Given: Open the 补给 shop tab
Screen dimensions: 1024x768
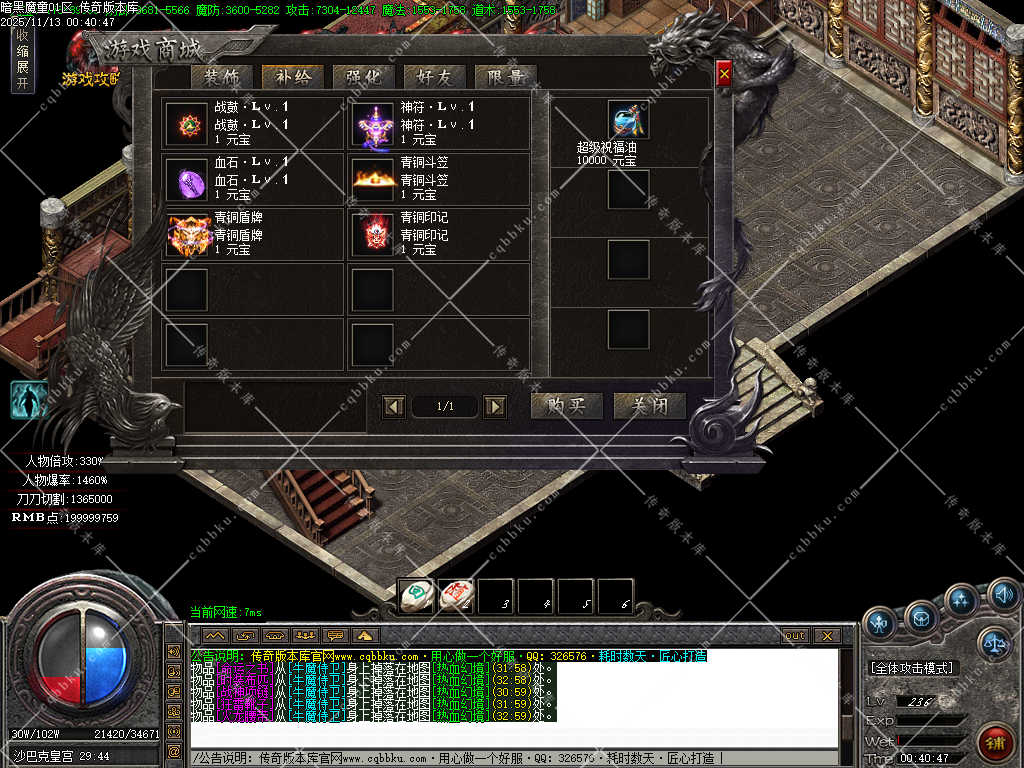Looking at the screenshot, I should coord(292,78).
